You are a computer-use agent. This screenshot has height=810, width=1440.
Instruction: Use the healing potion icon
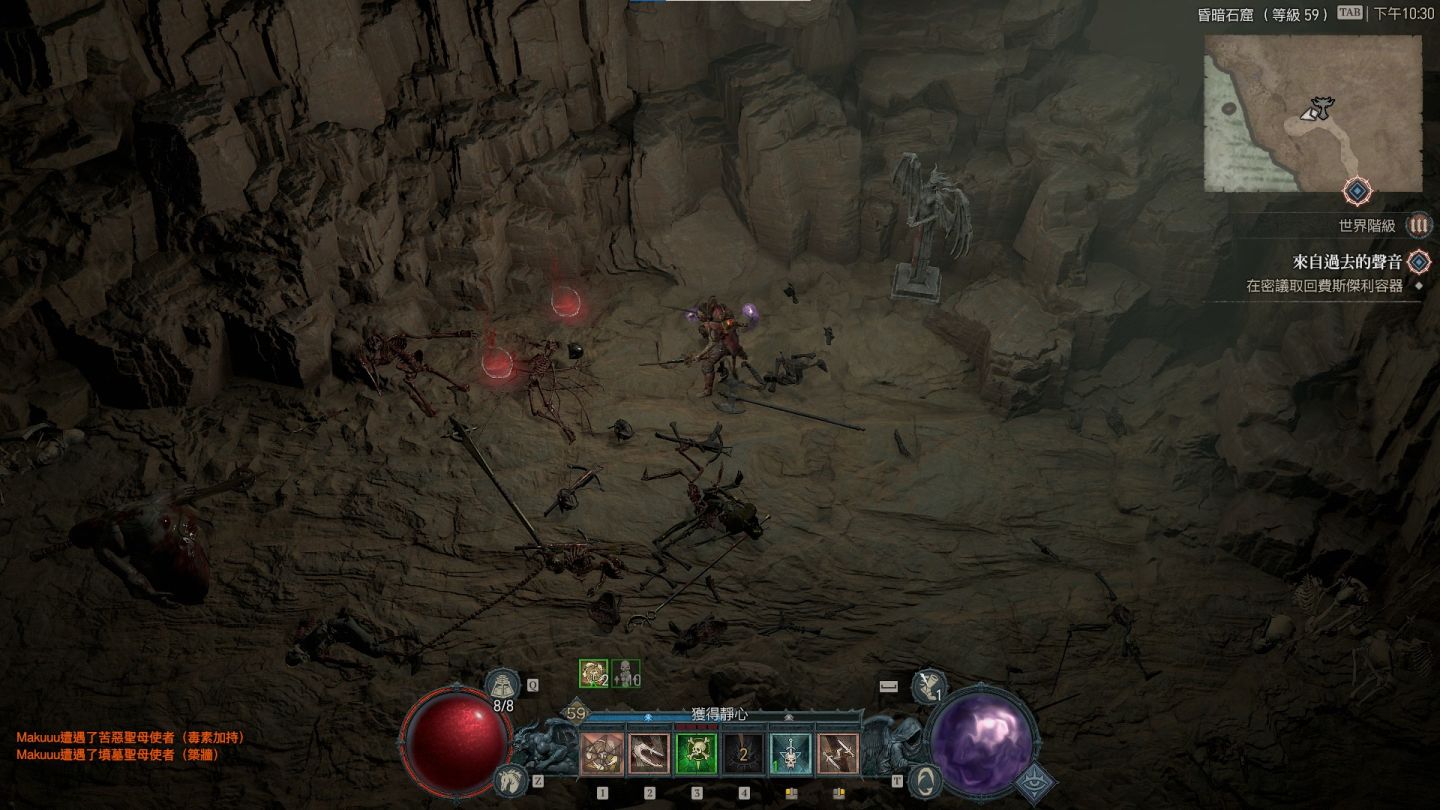502,685
